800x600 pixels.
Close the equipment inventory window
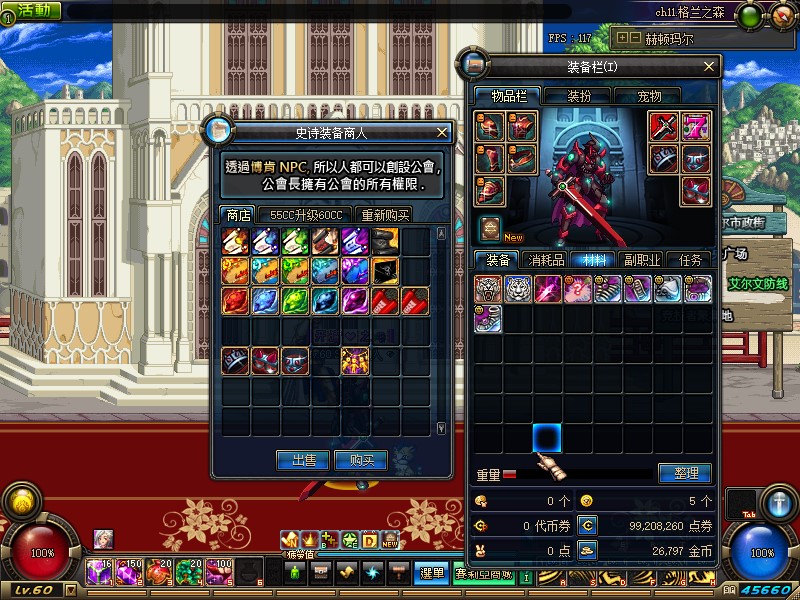pos(709,67)
